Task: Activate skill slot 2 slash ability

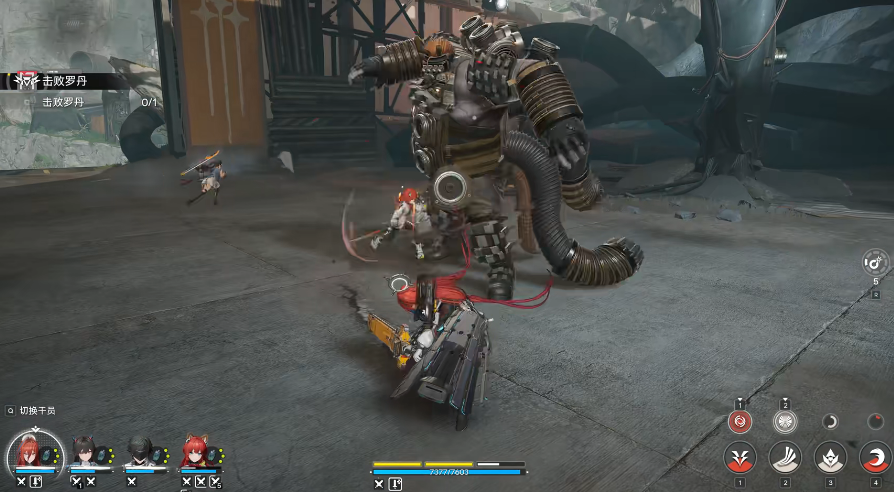Action: click(785, 459)
